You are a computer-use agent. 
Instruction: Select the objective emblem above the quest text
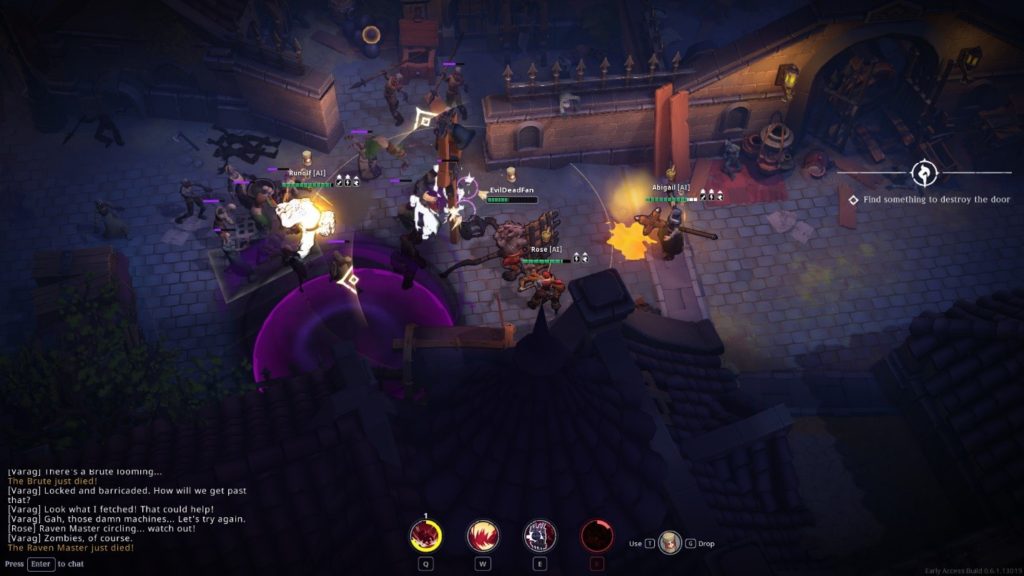click(923, 173)
